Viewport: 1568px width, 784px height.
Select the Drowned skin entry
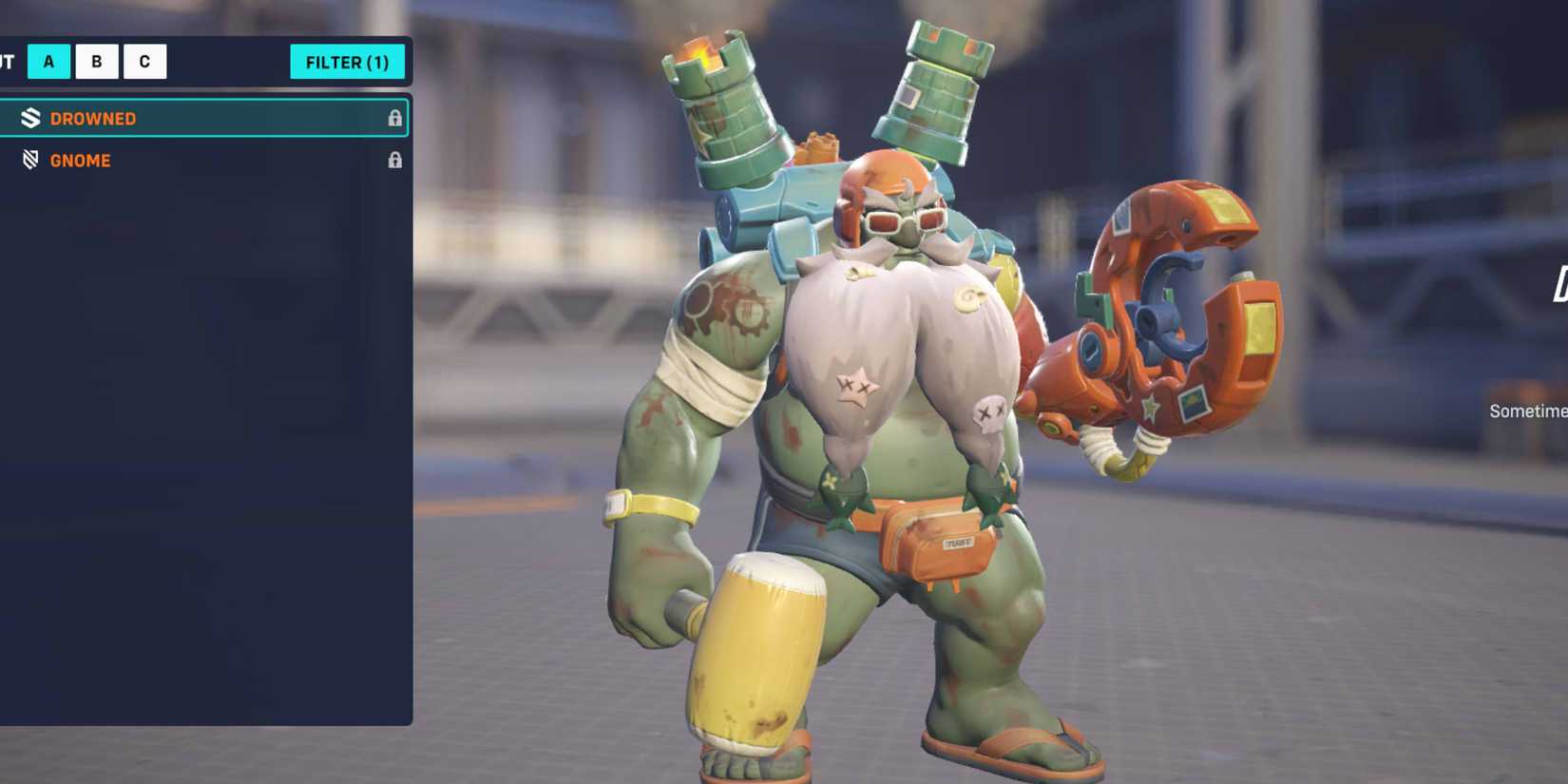143,118
